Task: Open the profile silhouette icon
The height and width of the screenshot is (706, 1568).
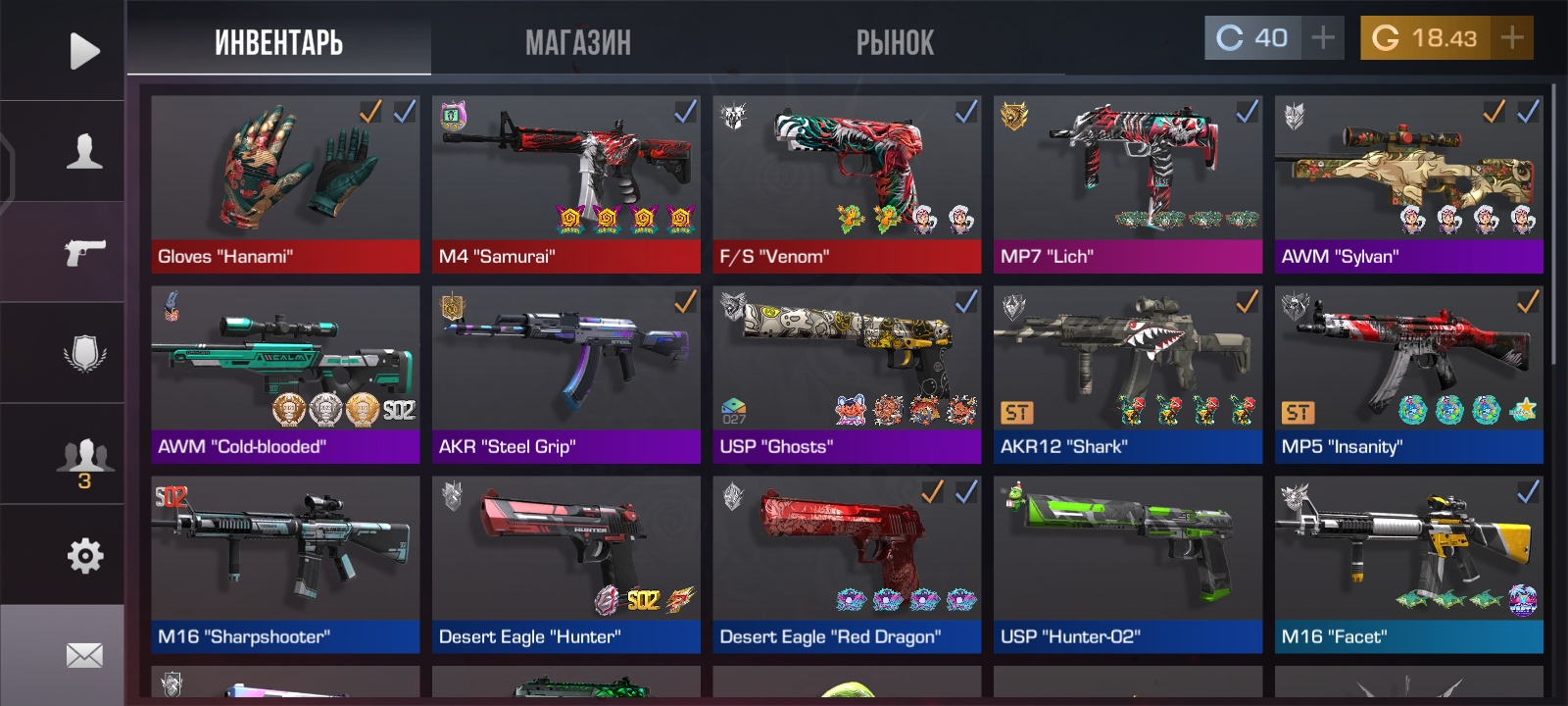Action: 84,152
